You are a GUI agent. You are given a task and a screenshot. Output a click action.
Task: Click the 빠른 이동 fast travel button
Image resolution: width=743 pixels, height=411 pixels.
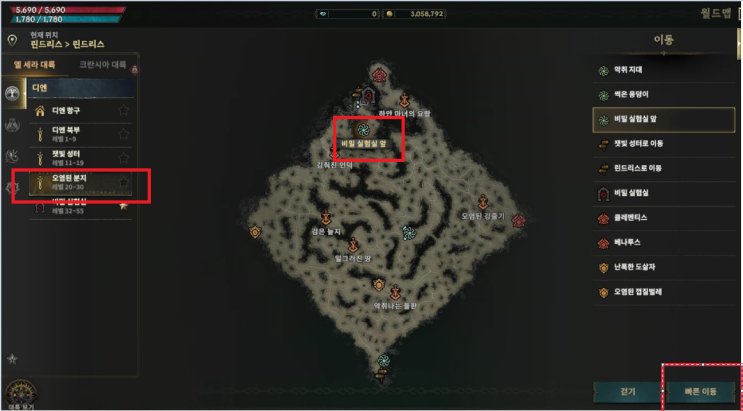[x=701, y=391]
